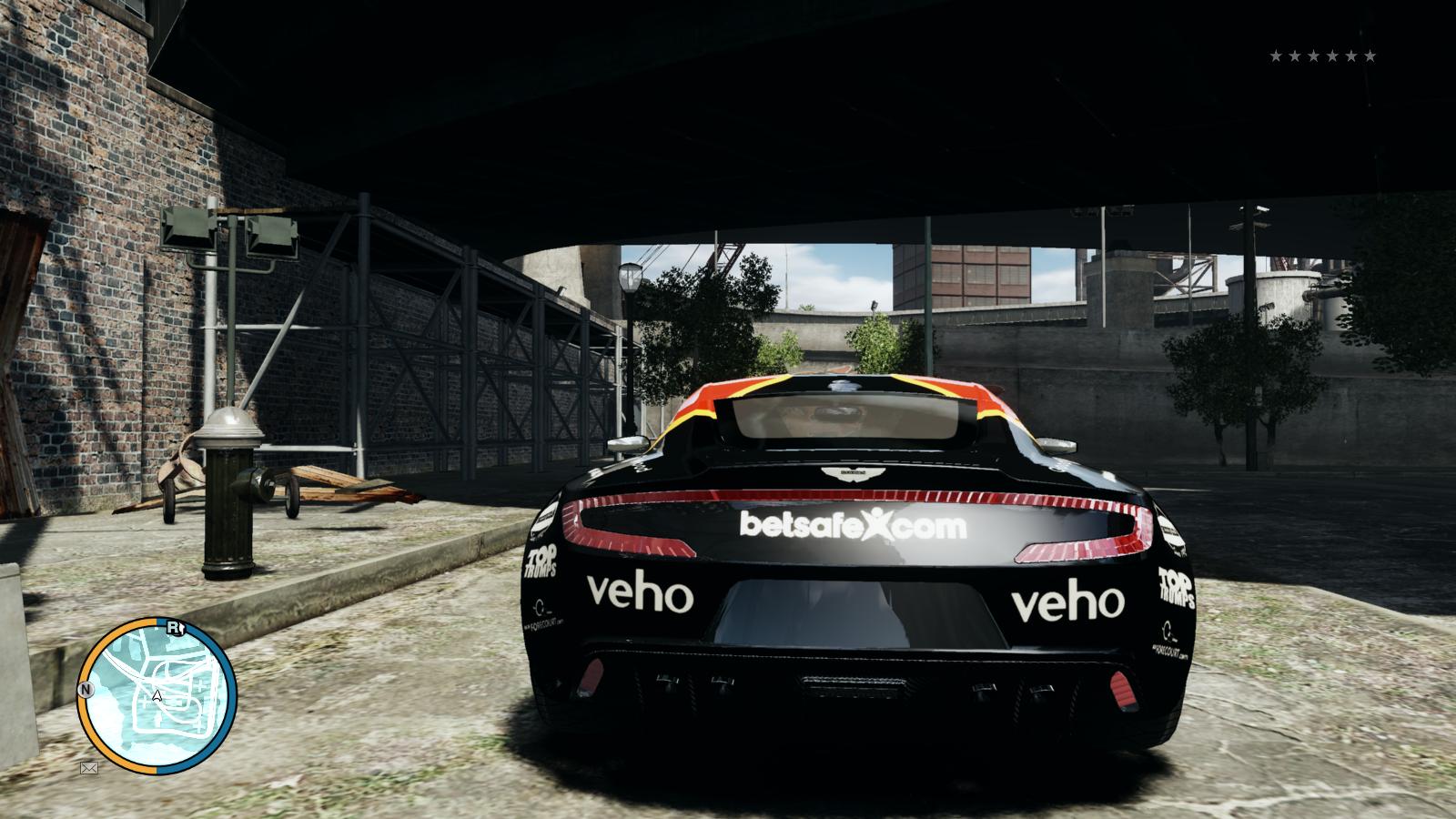The width and height of the screenshot is (1456, 819).
Task: Open the envelope message icon
Action: pyautogui.click(x=89, y=768)
